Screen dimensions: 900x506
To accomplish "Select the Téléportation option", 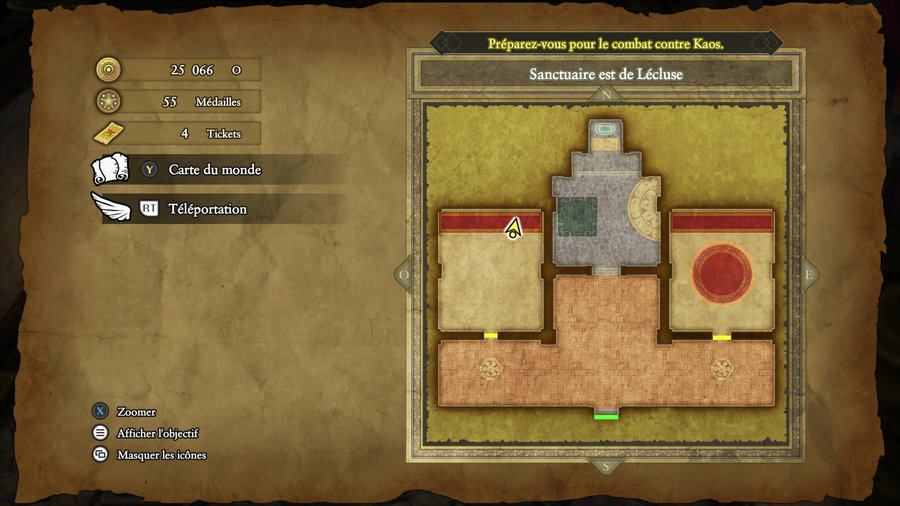I will click(x=206, y=209).
